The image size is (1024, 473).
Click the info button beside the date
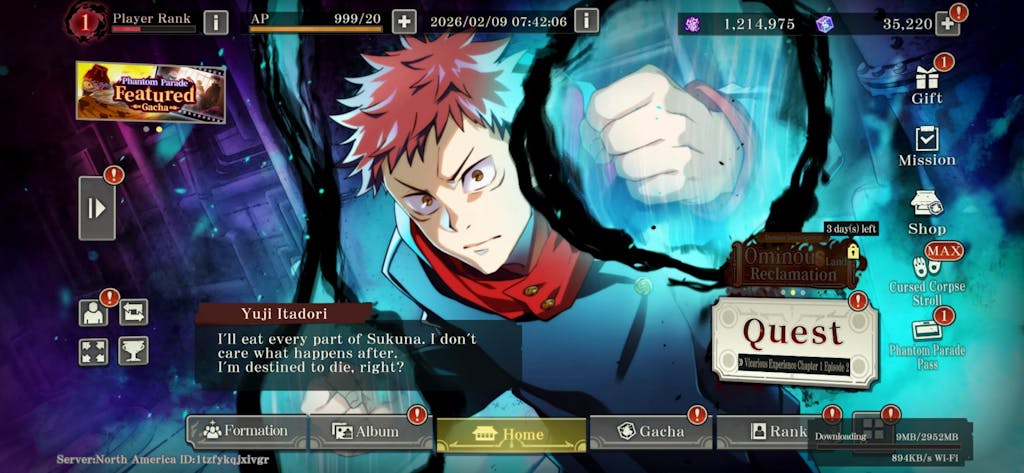[586, 21]
